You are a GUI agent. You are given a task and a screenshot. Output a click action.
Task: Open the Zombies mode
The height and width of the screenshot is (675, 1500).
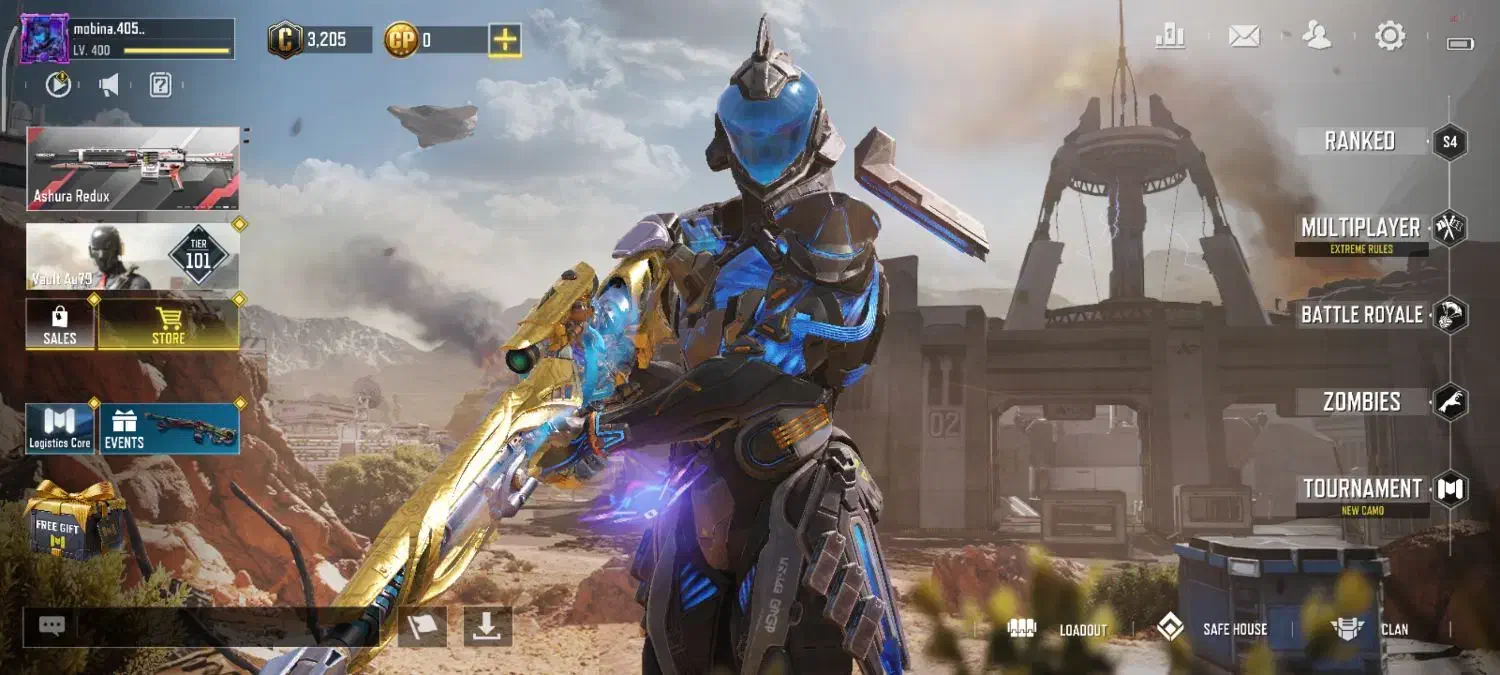1362,402
